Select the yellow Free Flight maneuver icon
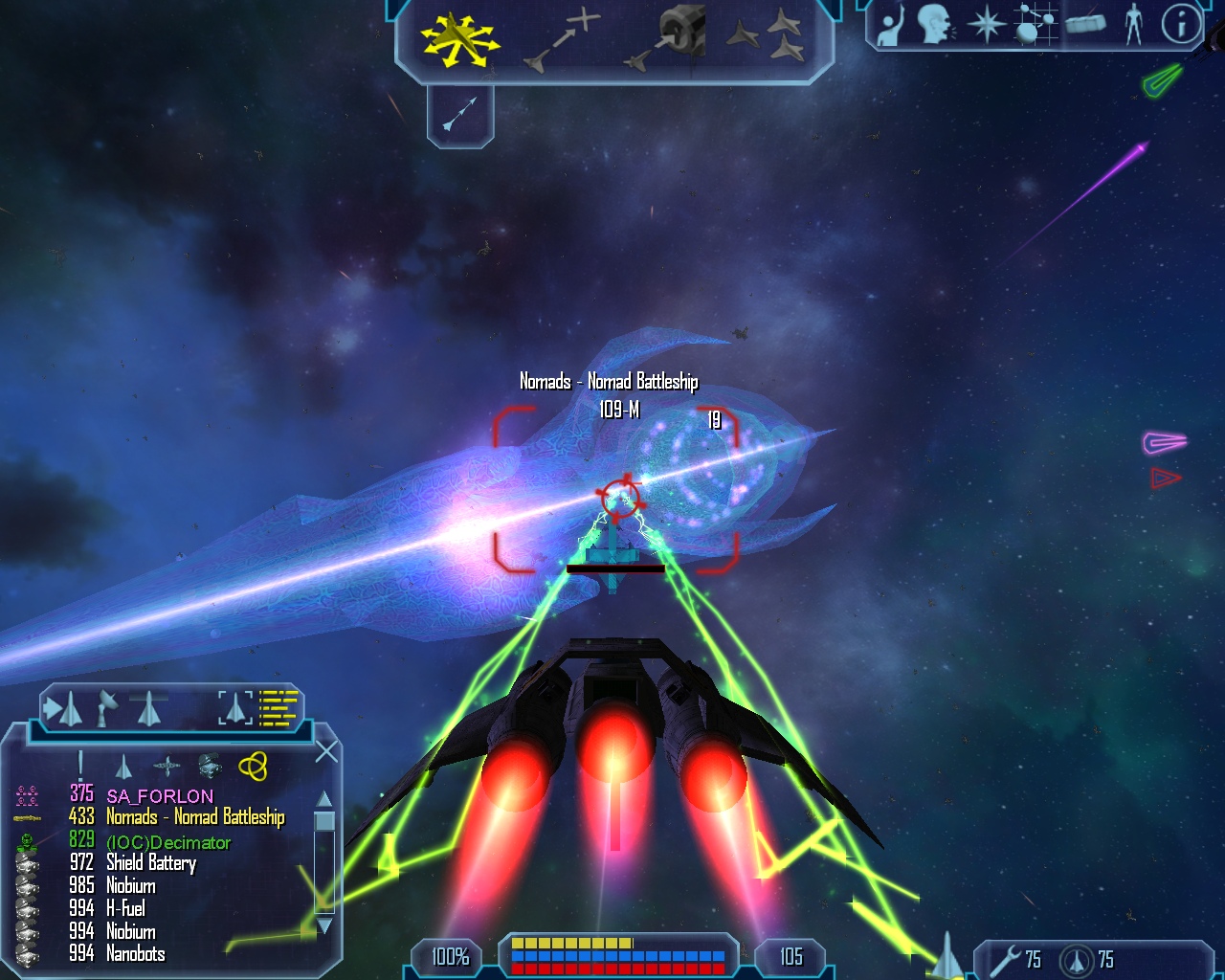Image resolution: width=1225 pixels, height=980 pixels. point(459,39)
